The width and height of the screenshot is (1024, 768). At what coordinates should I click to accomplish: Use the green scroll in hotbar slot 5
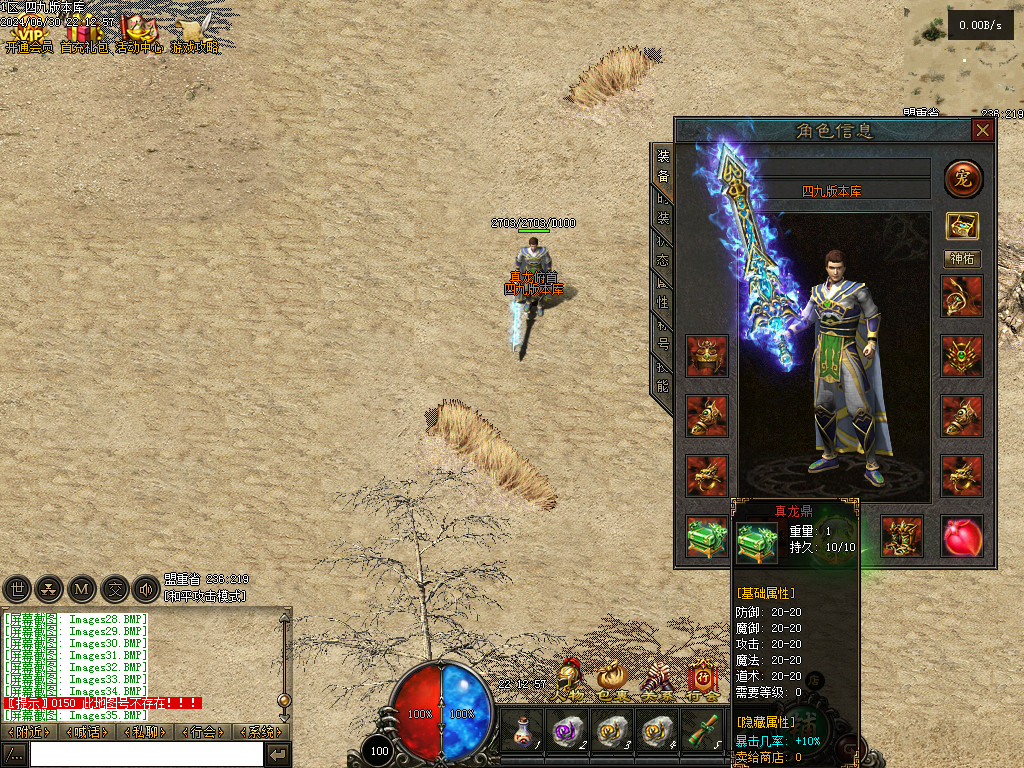pyautogui.click(x=702, y=731)
